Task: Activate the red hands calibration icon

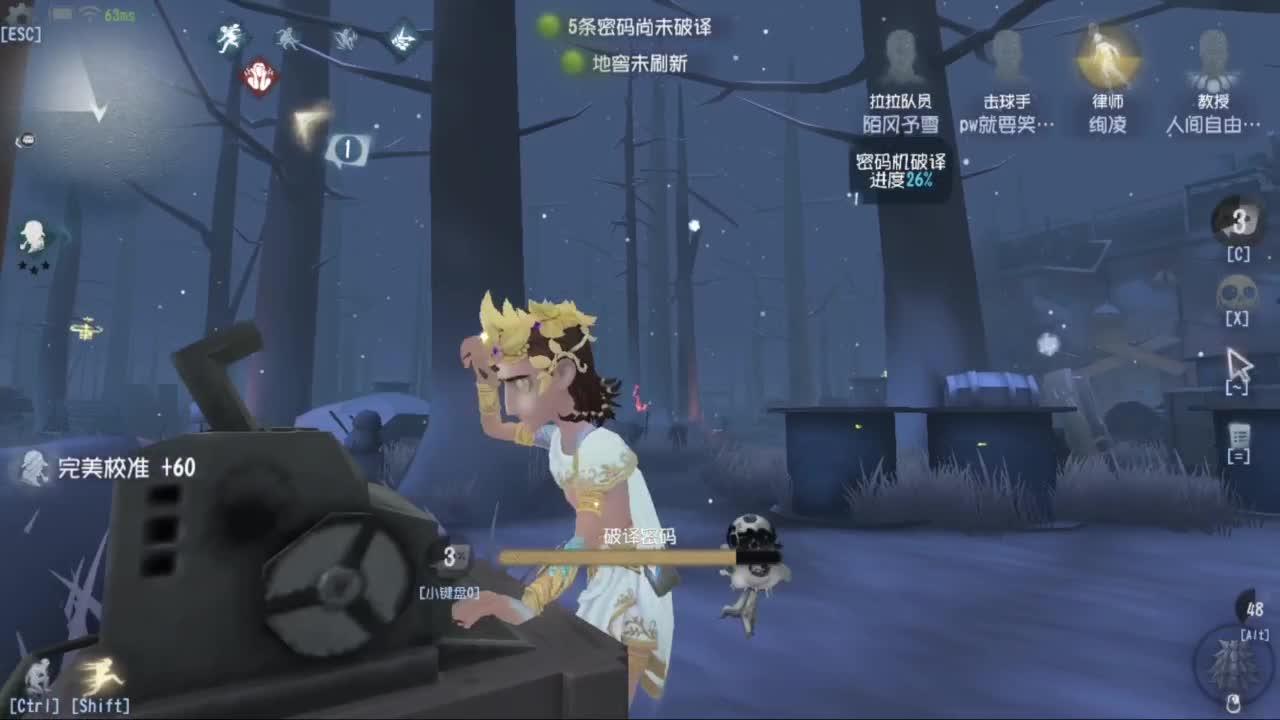Action: [258, 76]
